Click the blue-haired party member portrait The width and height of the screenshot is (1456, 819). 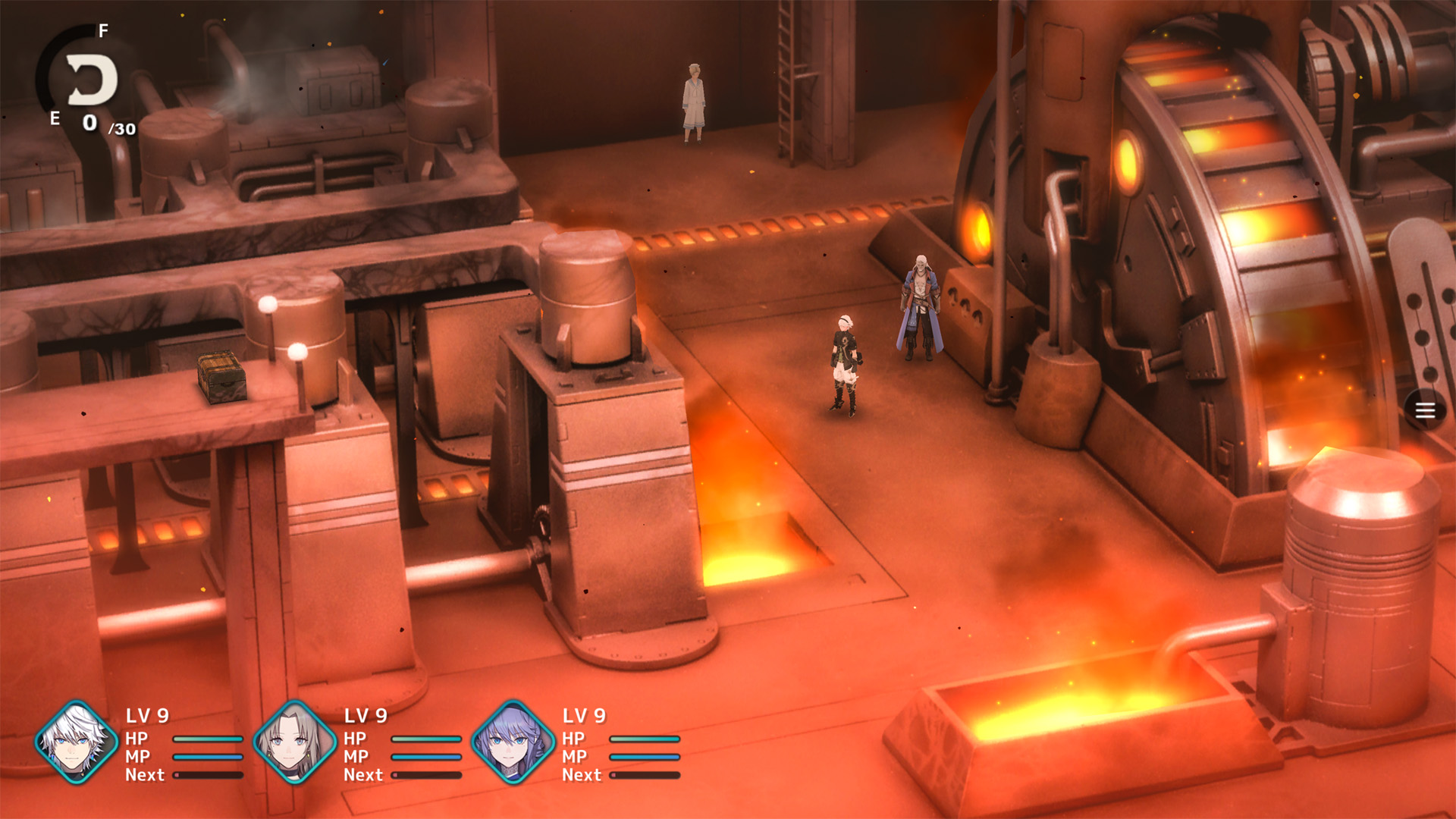tap(513, 742)
